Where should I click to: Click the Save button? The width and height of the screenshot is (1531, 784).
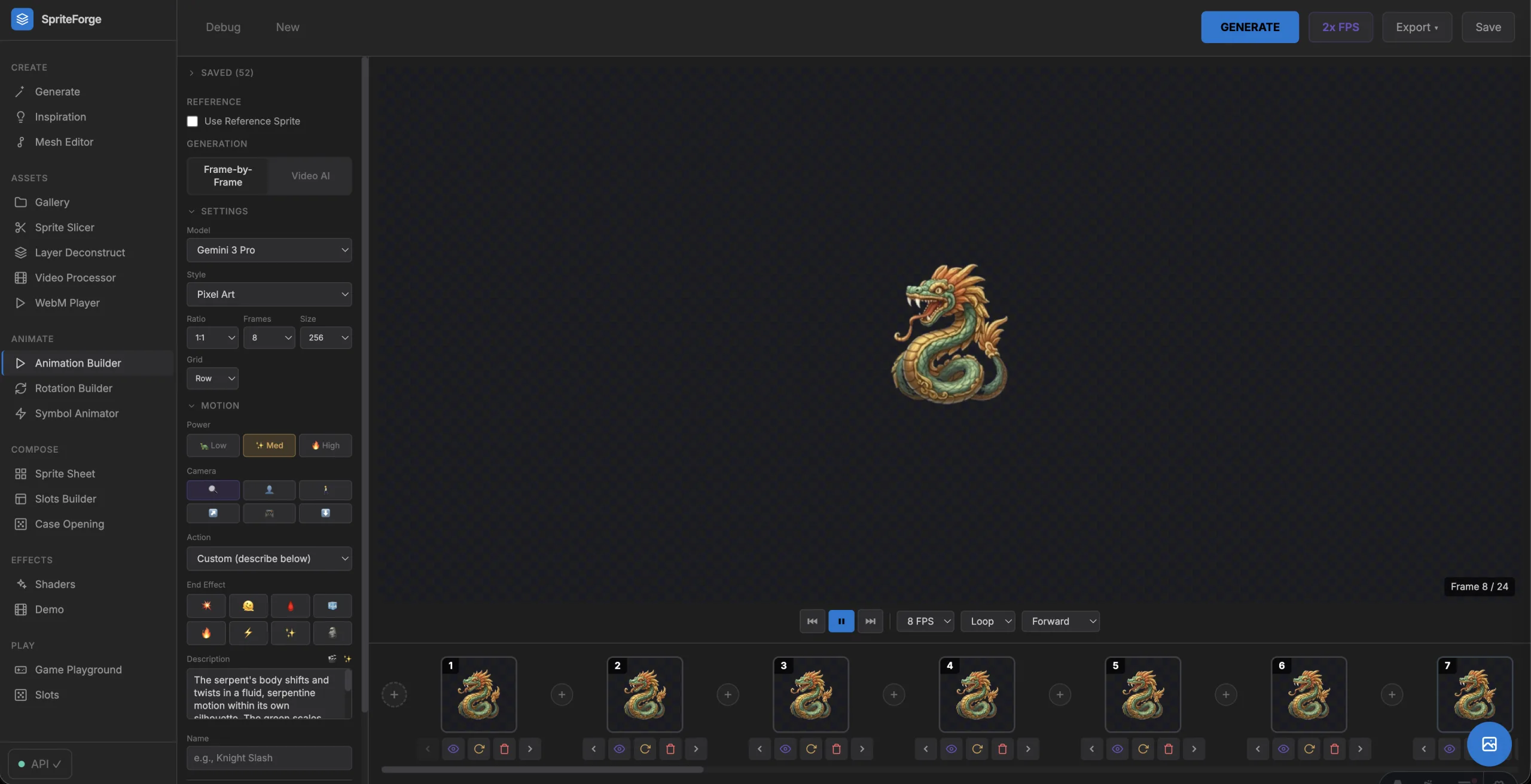[x=1488, y=27]
